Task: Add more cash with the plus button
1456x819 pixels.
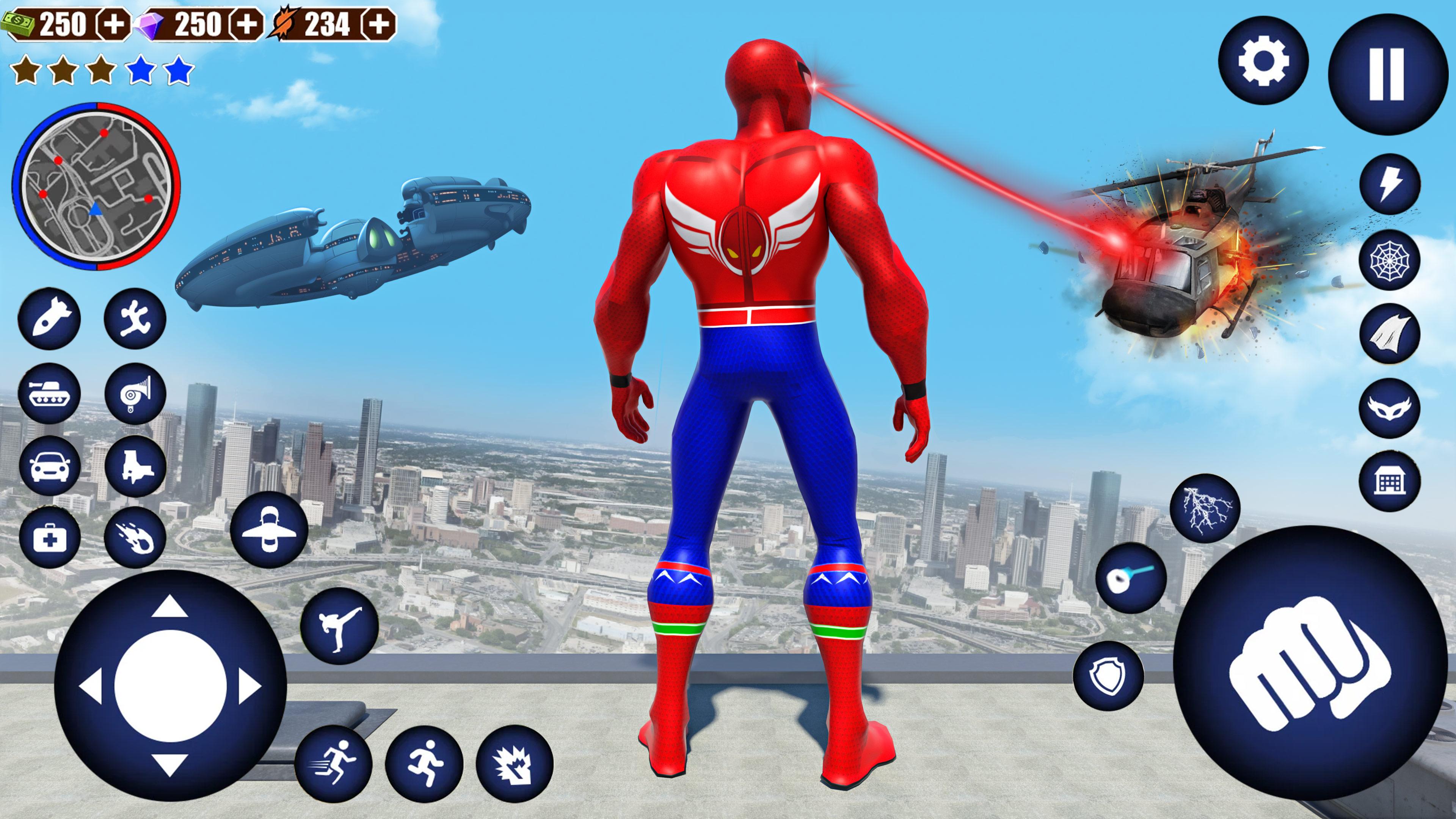Action: pos(114,24)
